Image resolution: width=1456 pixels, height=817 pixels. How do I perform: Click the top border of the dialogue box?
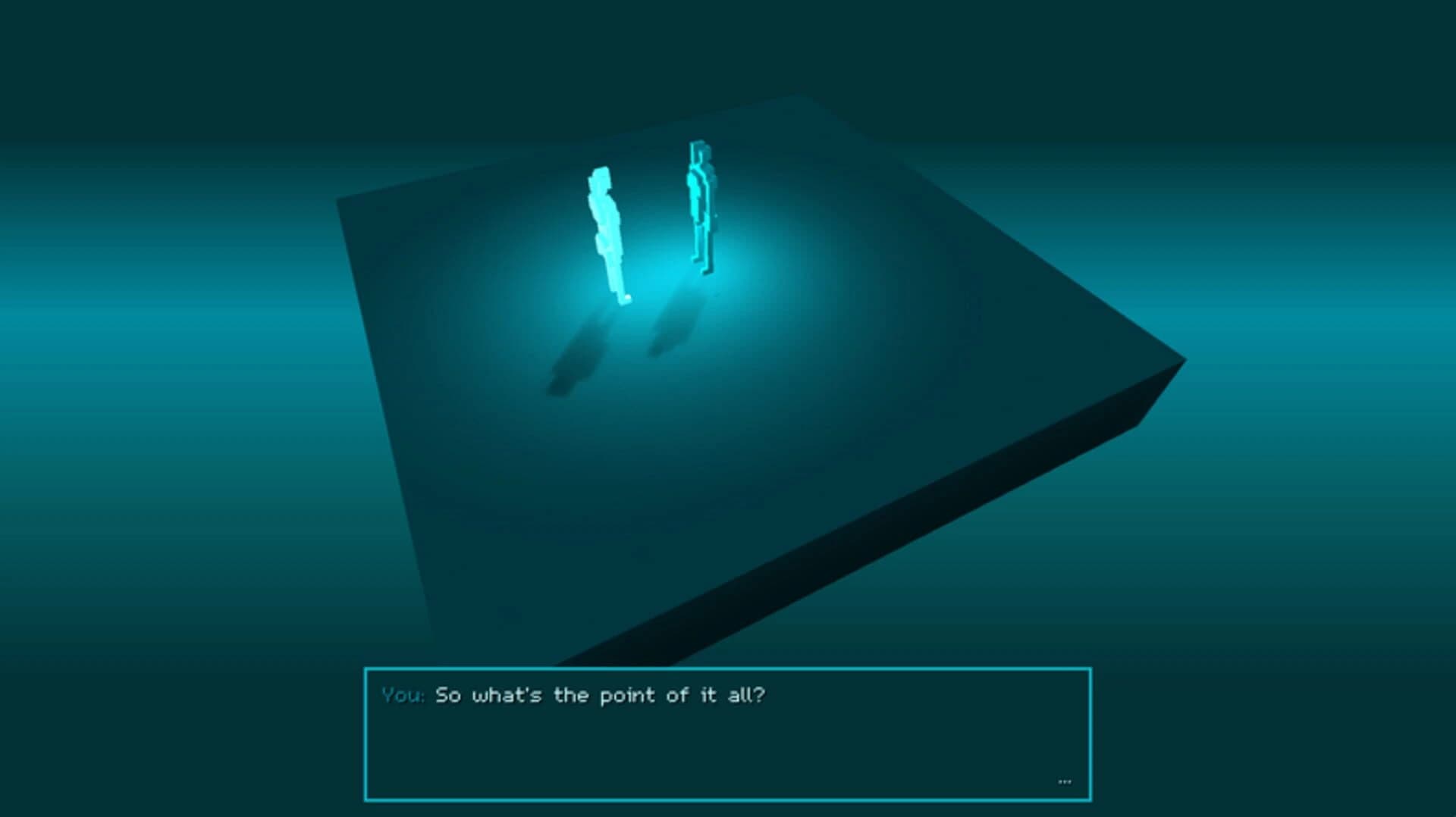pos(728,668)
